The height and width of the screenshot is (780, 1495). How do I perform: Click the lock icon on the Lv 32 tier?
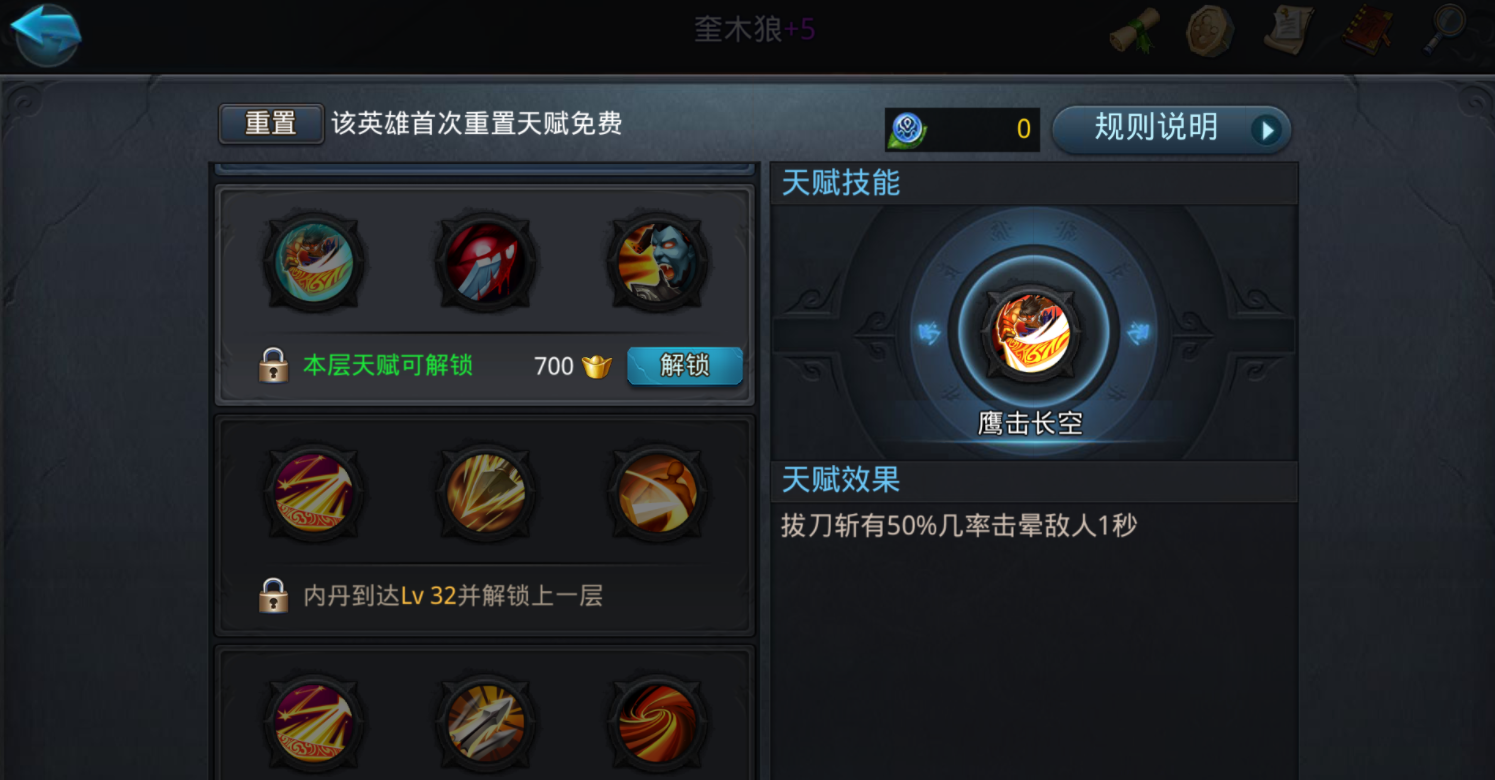[273, 596]
